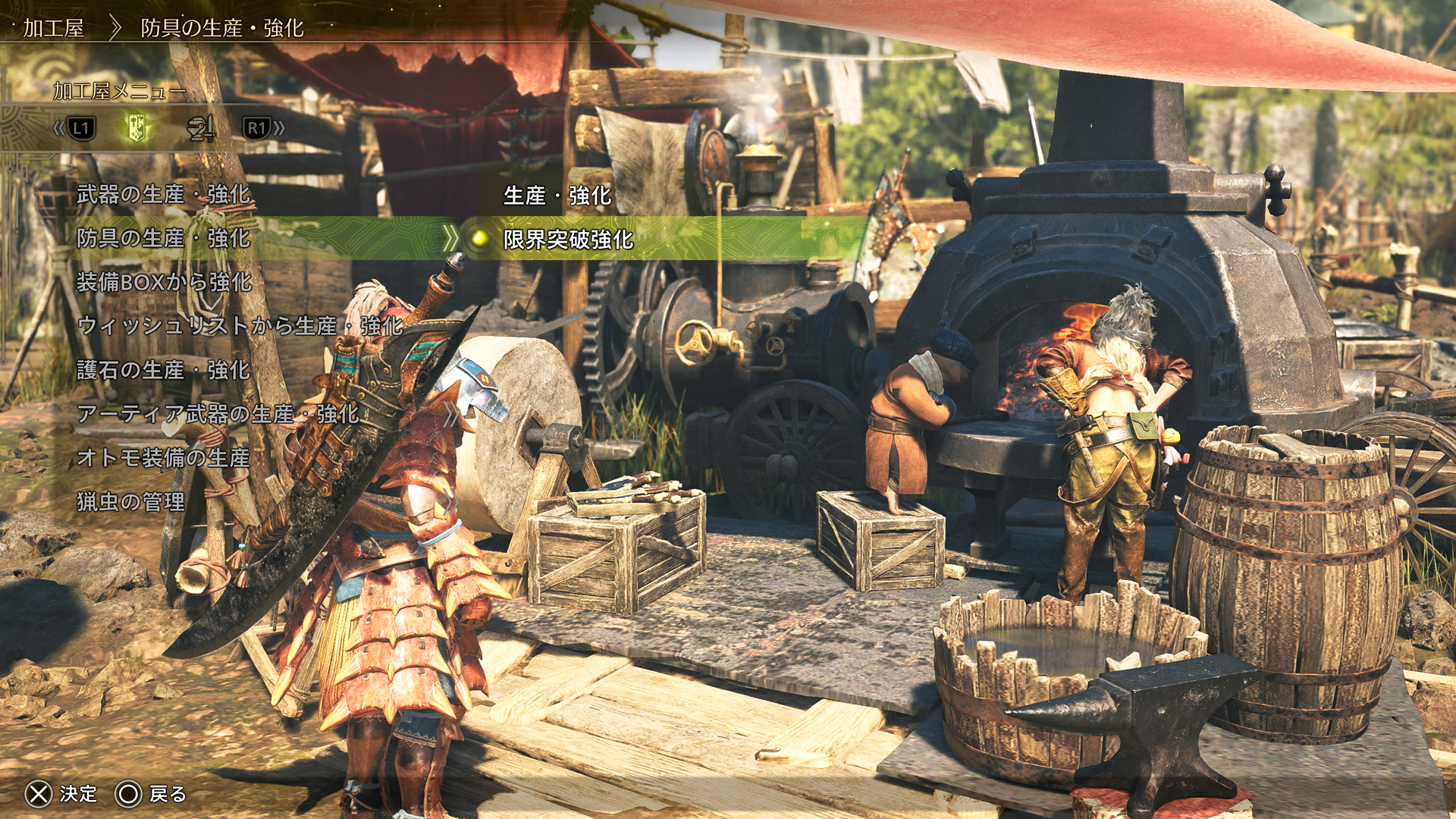Choose 防具の生産・強化 in the smithy menu
Viewport: 1456px width, 819px height.
click(x=163, y=239)
